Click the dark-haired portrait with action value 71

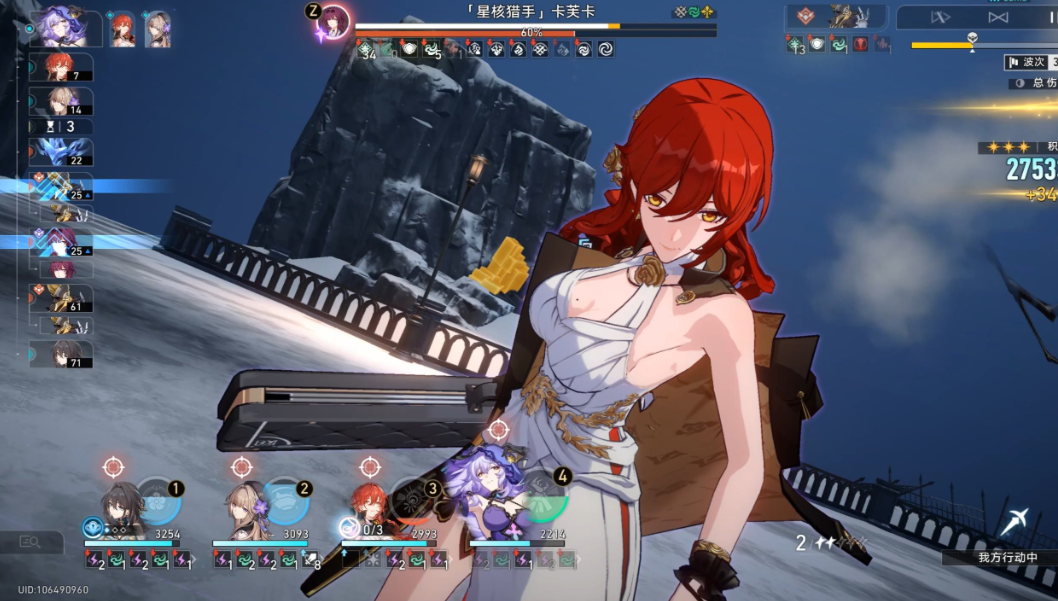tap(60, 354)
